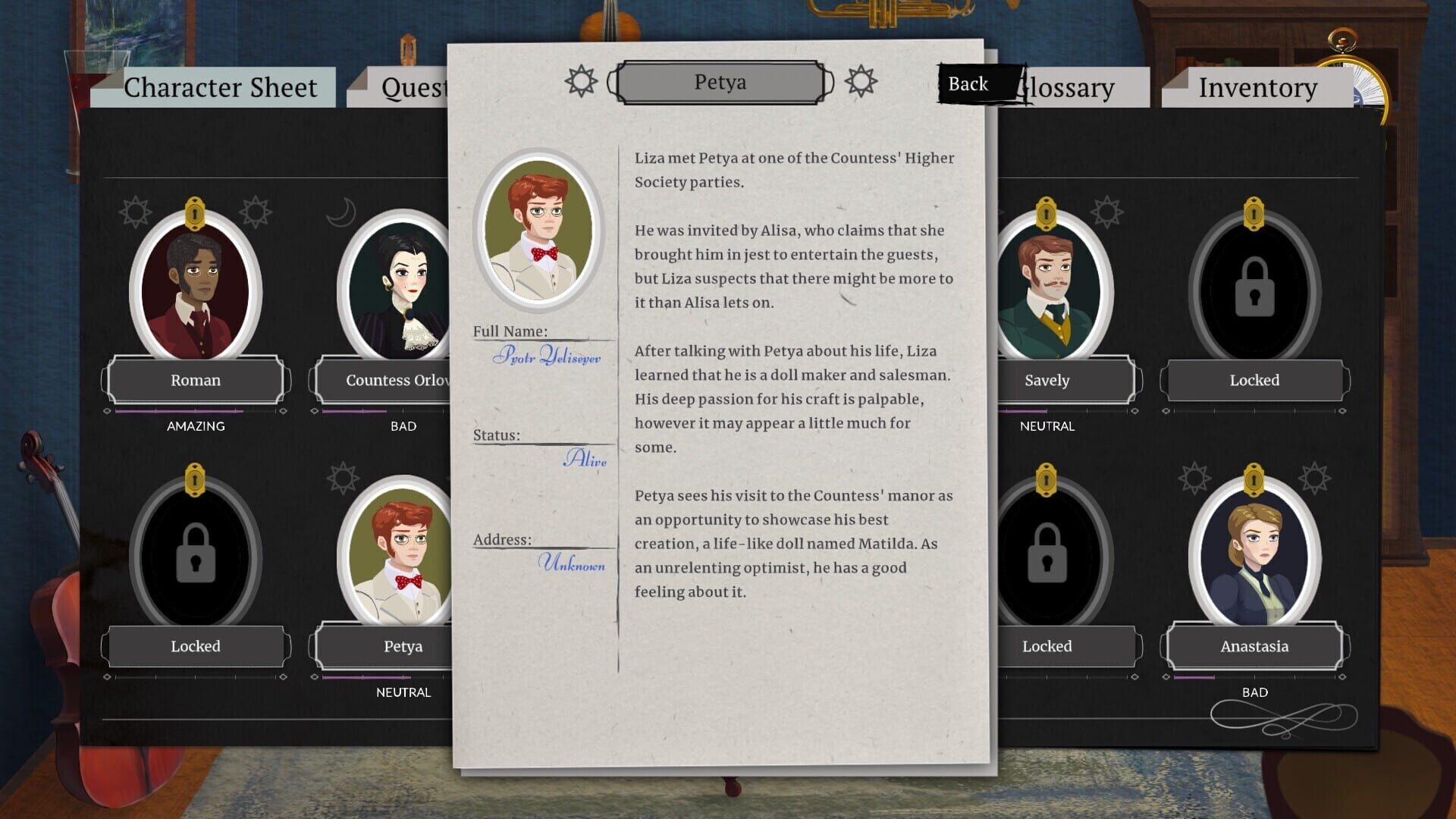Screen dimensions: 1456x819
Task: Select Roman's name plate
Action: click(x=195, y=380)
